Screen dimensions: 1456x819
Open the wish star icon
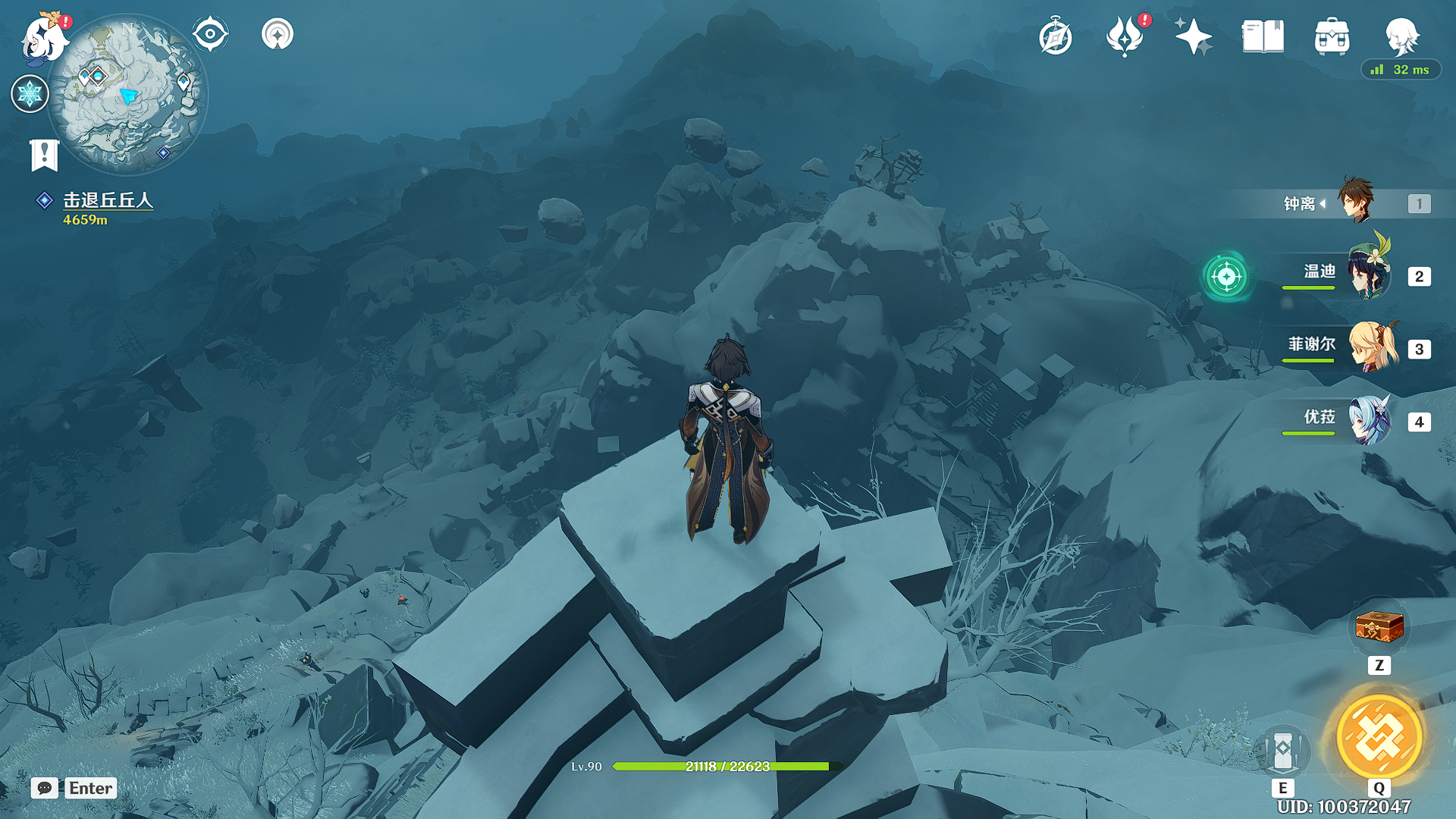point(278,34)
